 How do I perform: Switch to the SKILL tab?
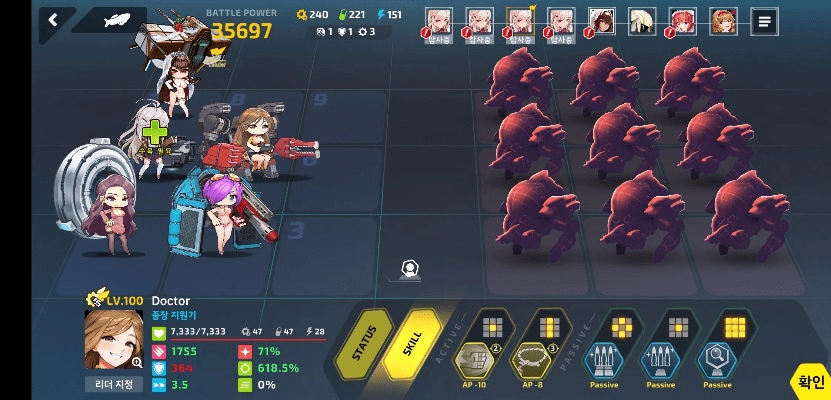(413, 340)
